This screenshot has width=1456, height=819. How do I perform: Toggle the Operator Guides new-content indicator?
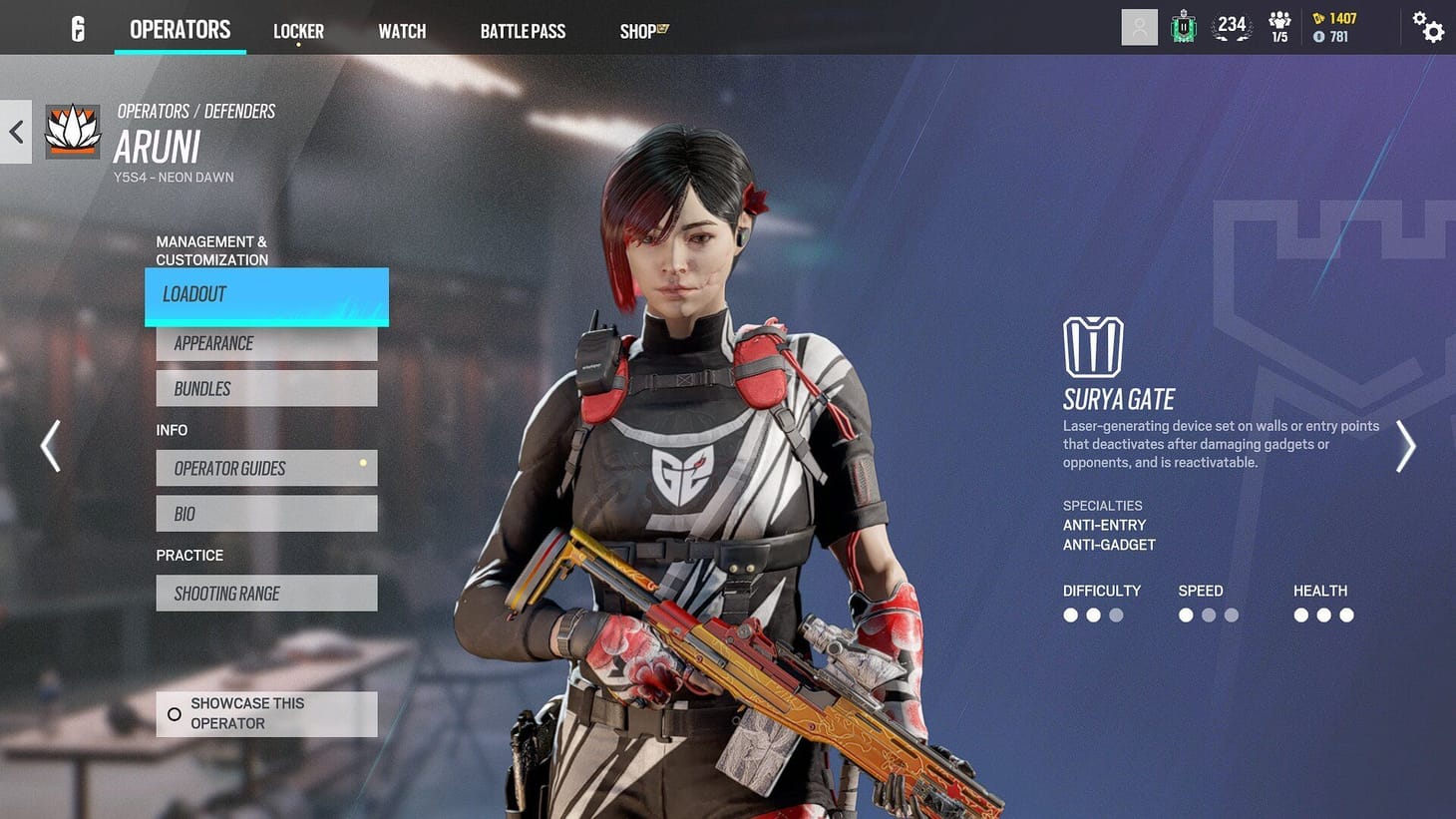pos(363,462)
